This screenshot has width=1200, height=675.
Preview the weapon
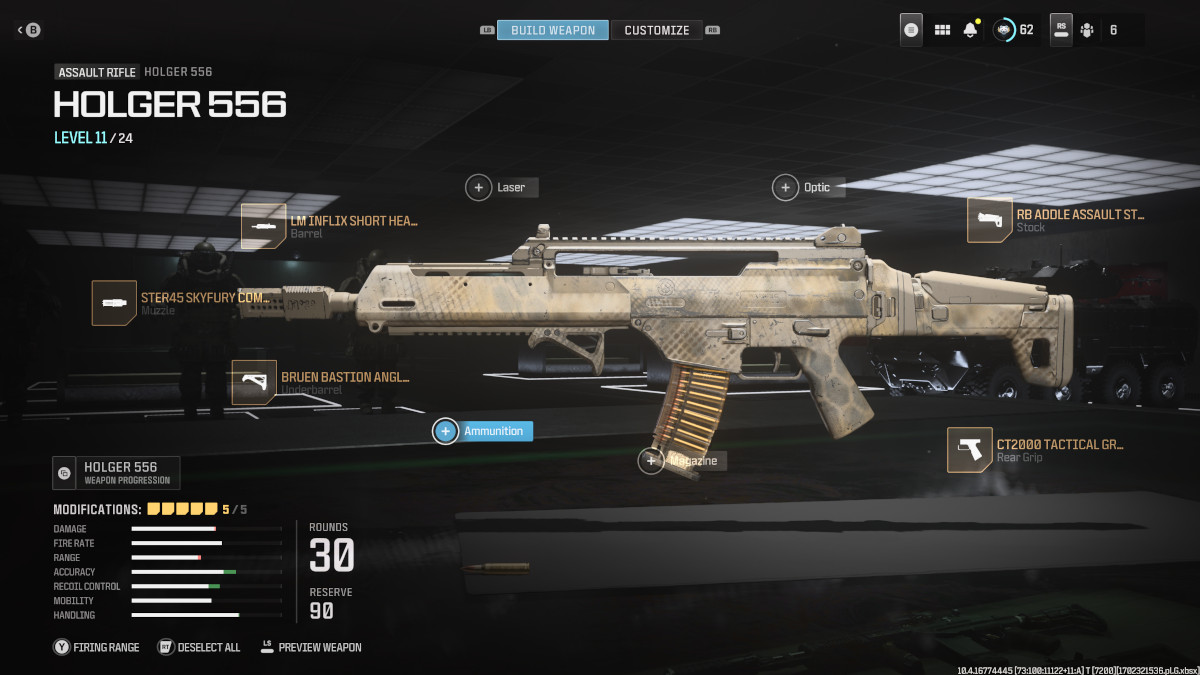click(x=310, y=647)
